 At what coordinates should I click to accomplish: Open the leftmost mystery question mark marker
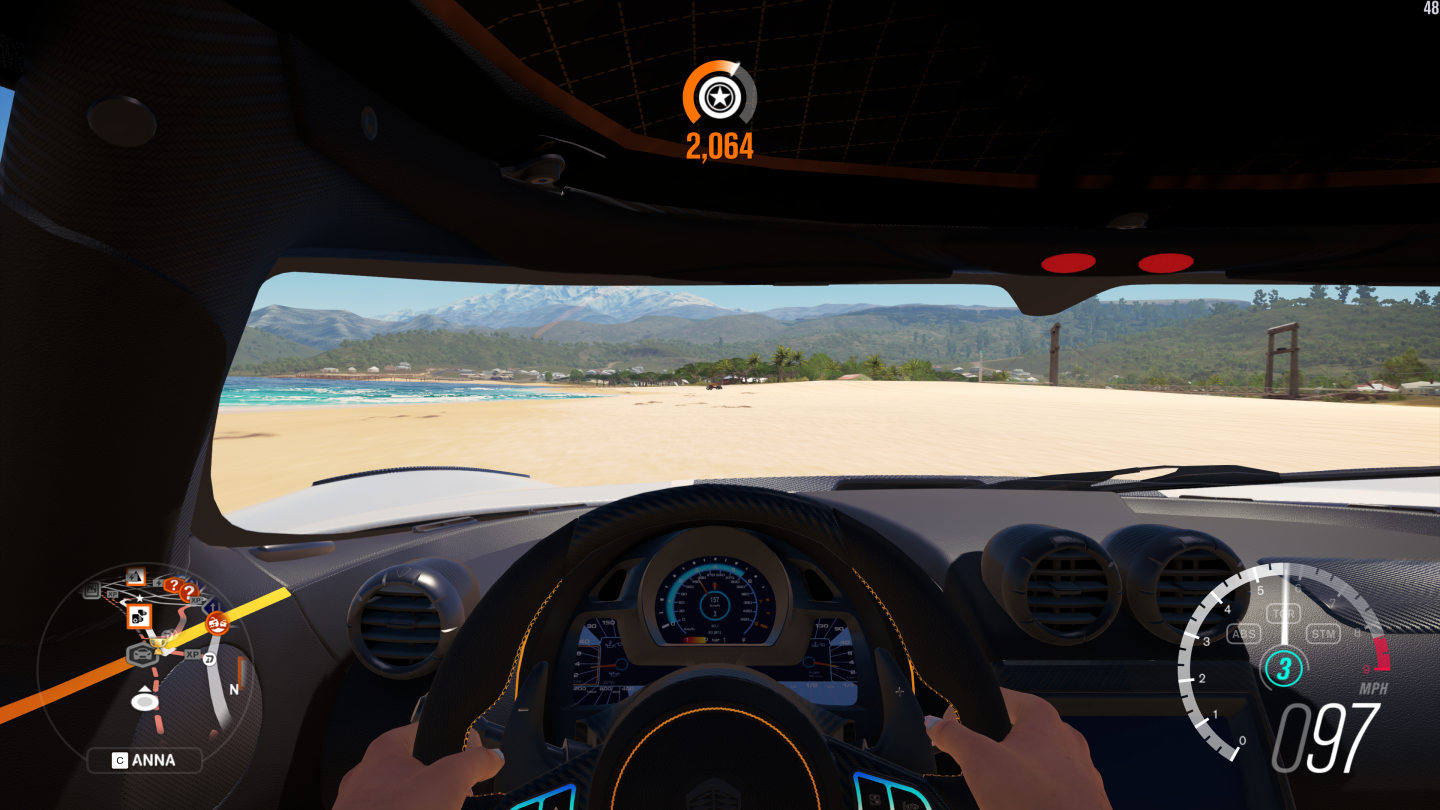click(173, 586)
